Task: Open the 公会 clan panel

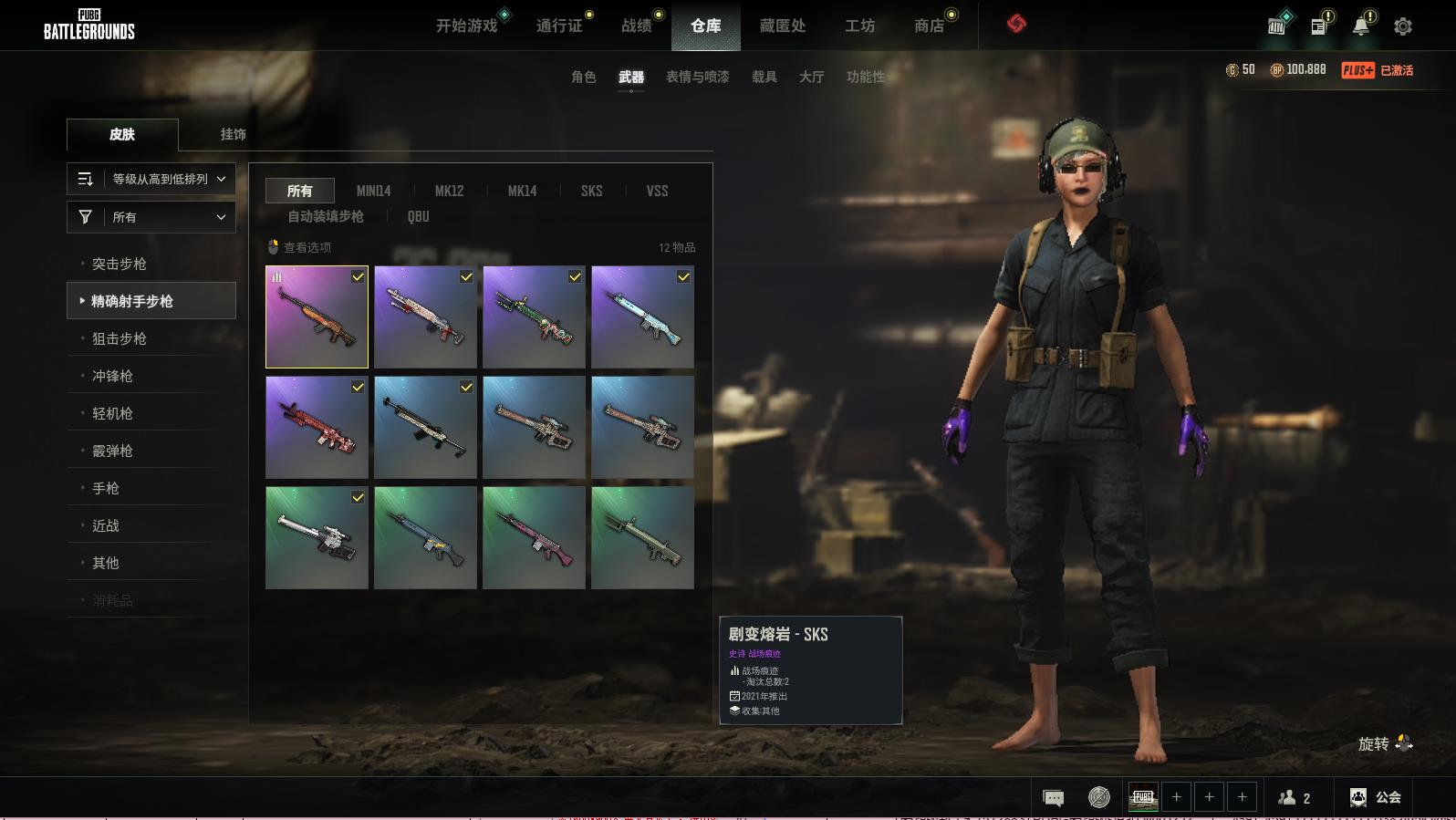Action: tap(1376, 797)
